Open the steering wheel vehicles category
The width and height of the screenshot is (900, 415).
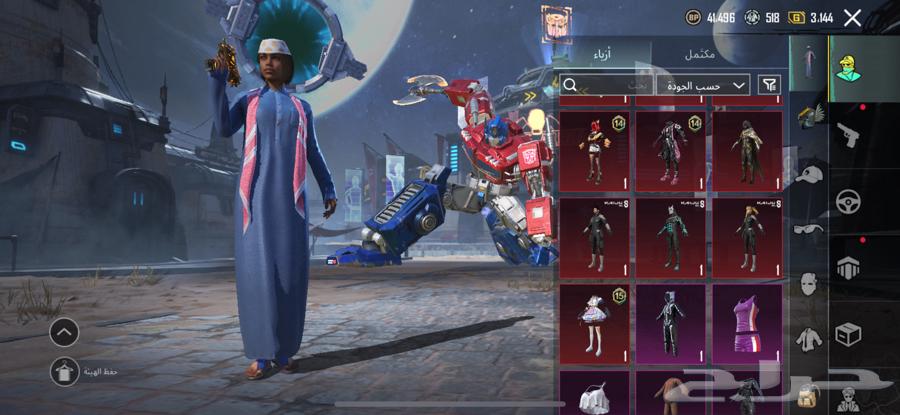[x=848, y=200]
